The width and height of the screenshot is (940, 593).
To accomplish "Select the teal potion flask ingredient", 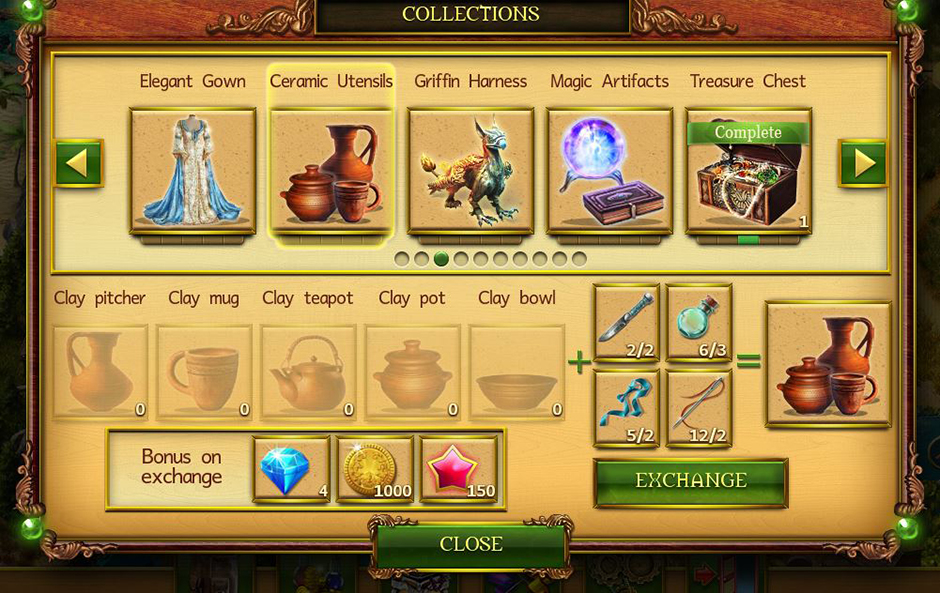I will coord(699,322).
